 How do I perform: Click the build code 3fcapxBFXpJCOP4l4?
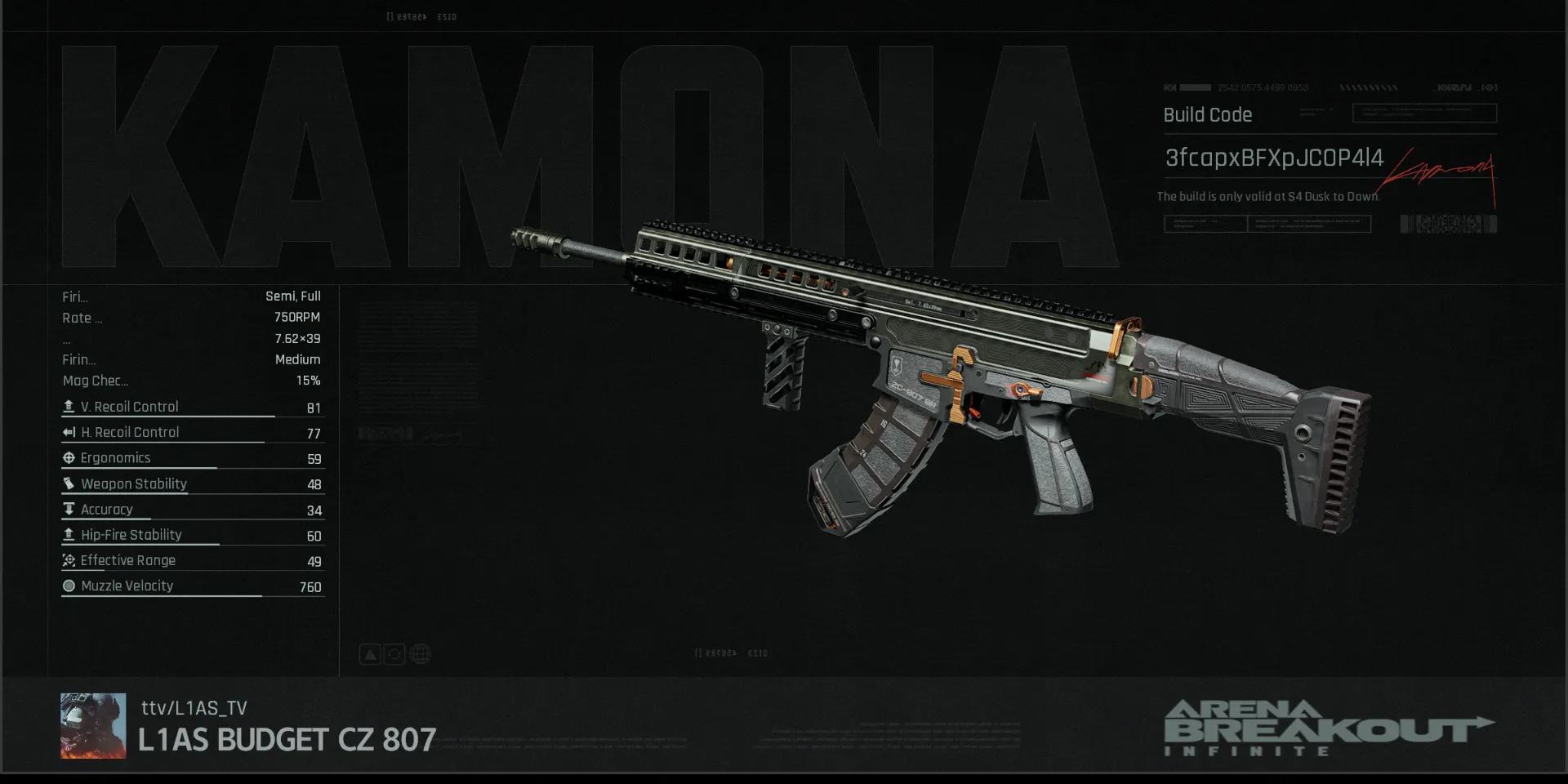coord(1274,158)
